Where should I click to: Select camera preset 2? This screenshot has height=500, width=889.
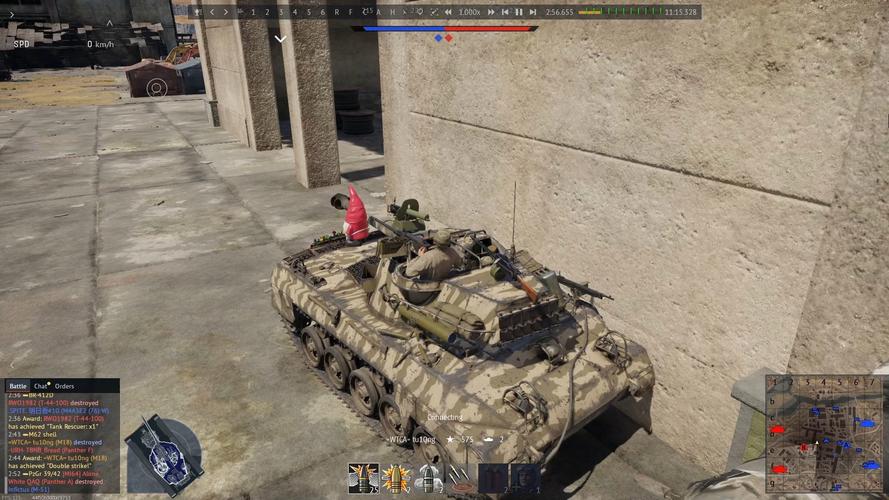(267, 12)
